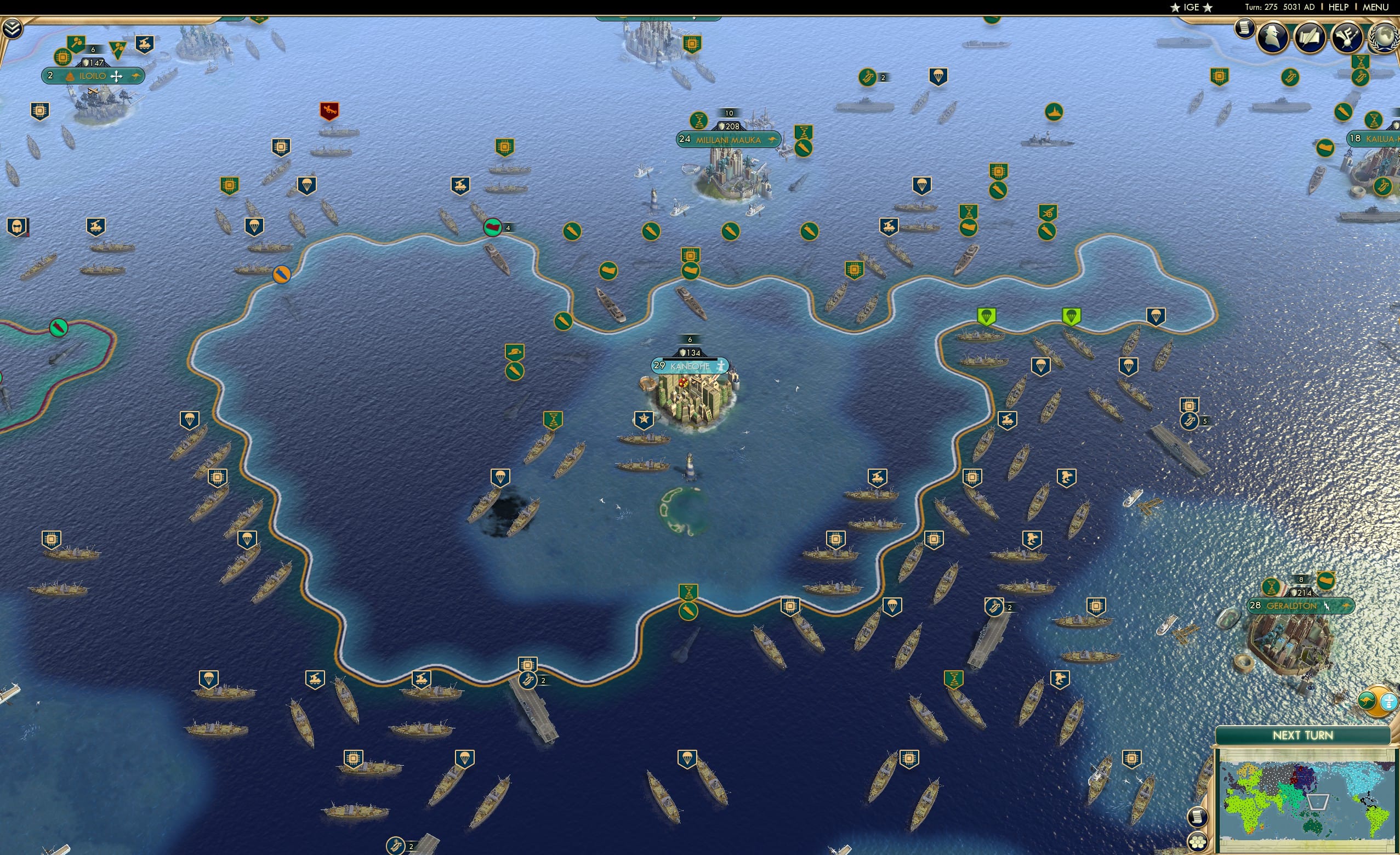The width and height of the screenshot is (1400, 855).
Task: Click the flower options icon under the minimap
Action: pos(1198,842)
